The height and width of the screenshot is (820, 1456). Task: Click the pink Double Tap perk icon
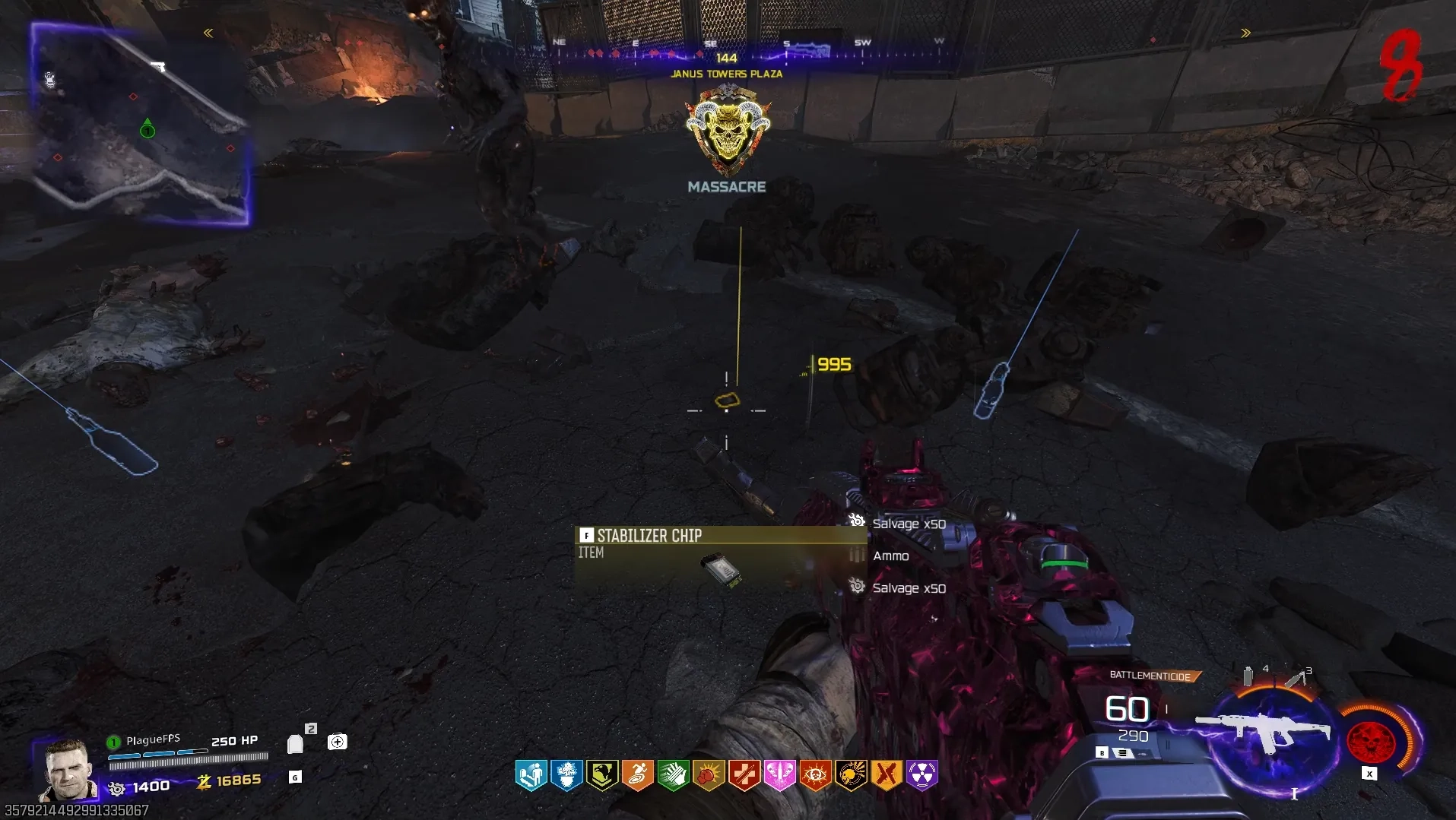coord(780,775)
